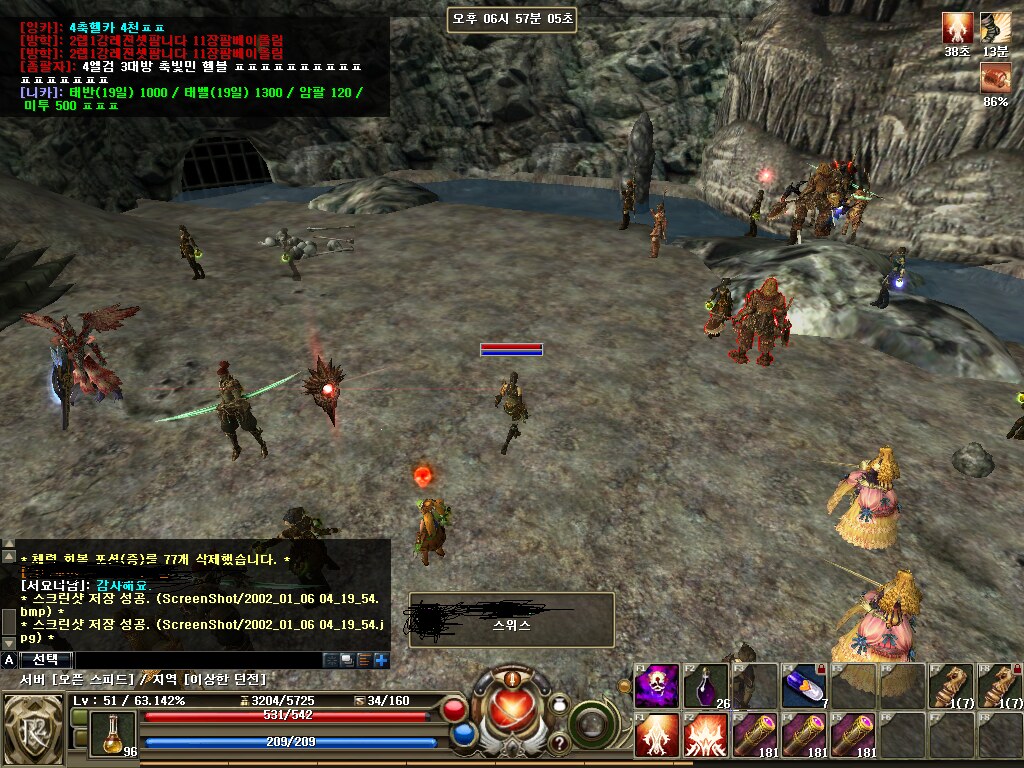Use the yellow potion flask showing 96
This screenshot has width=1024, height=768.
[x=112, y=733]
